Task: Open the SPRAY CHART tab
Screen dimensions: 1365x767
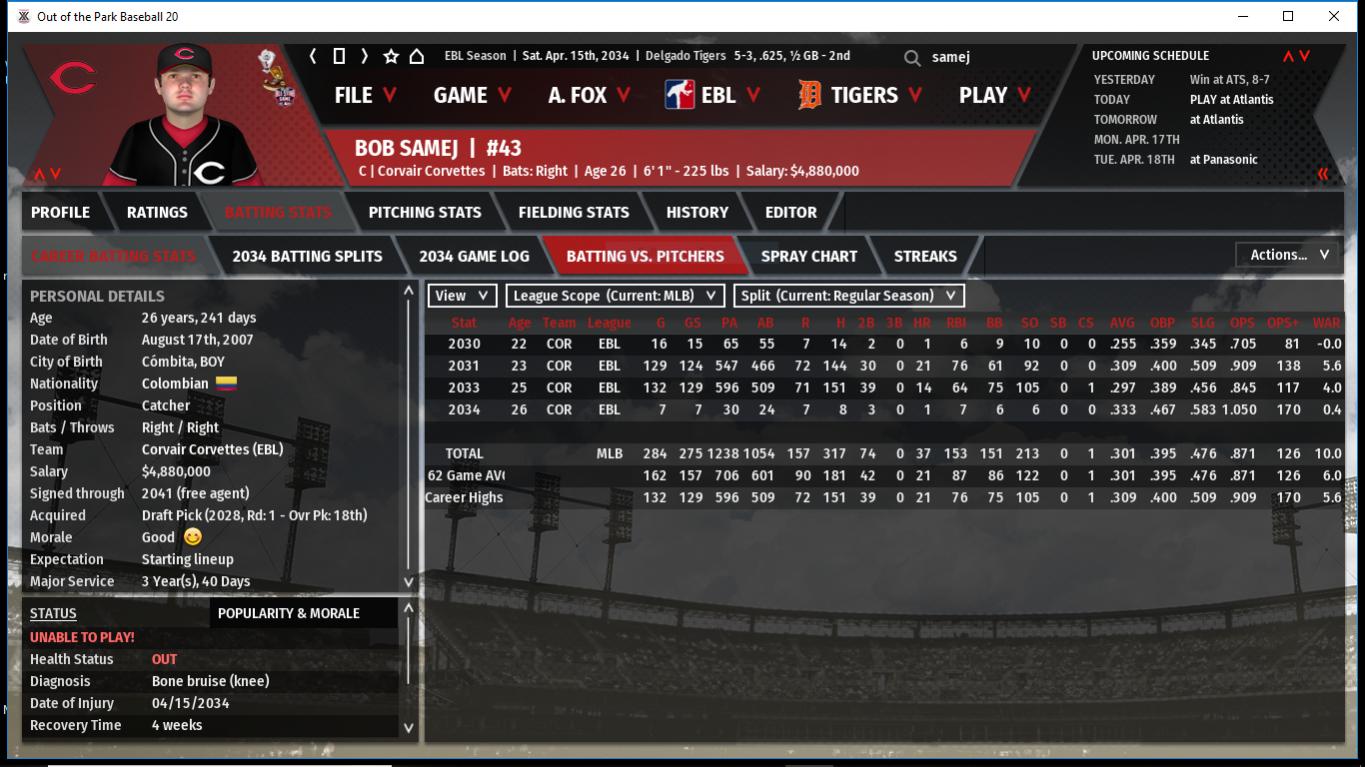Action: pyautogui.click(x=808, y=256)
